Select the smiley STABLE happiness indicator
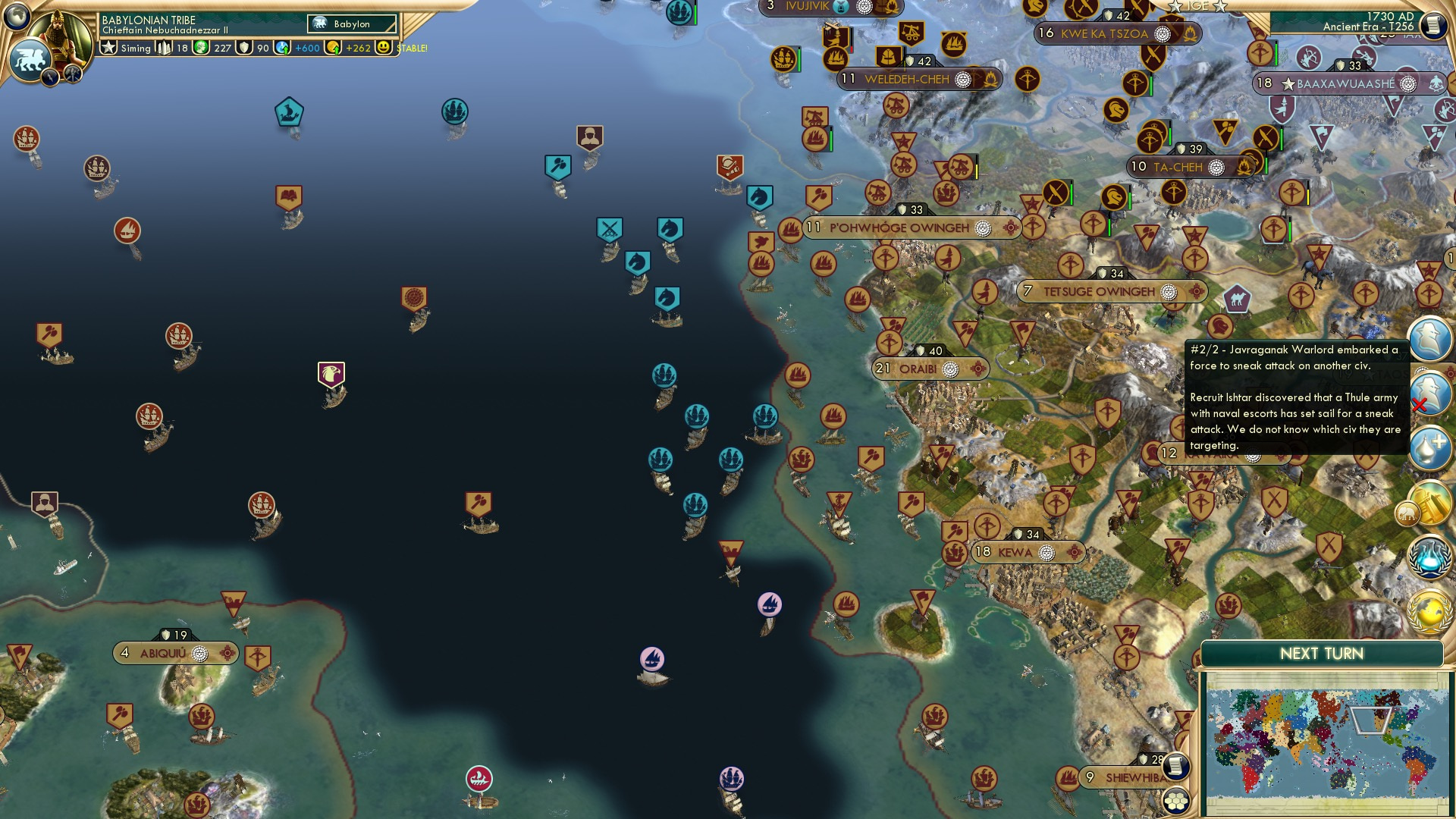 pyautogui.click(x=383, y=48)
